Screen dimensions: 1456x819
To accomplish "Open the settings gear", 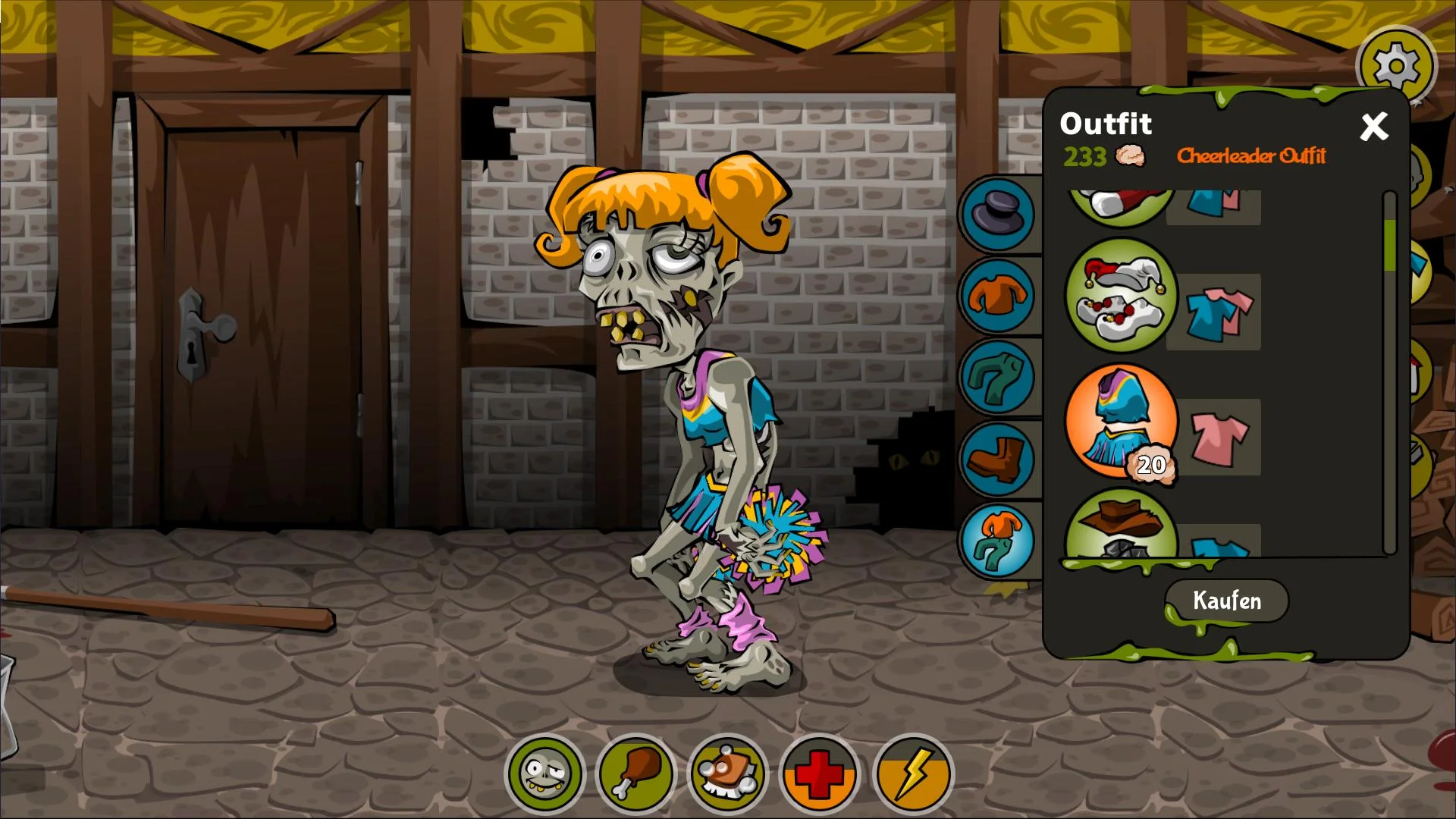I will 1398,65.
